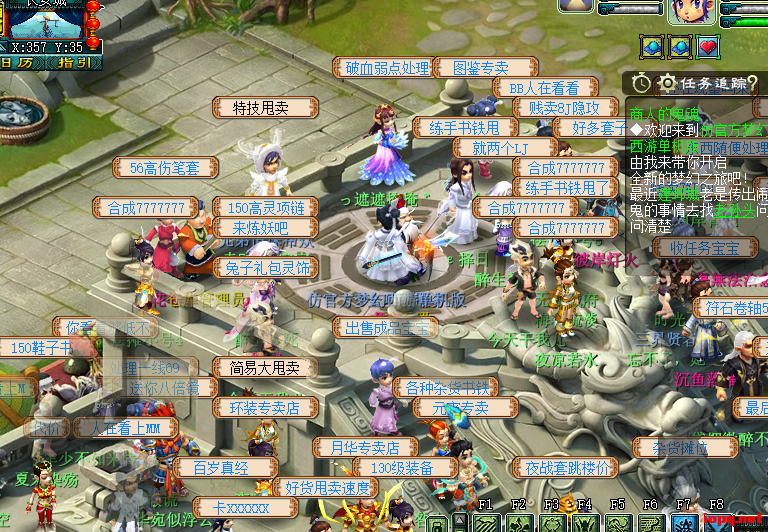Activate the blue F7 skill slot
Image resolution: width=768 pixels, height=532 pixels.
(684, 523)
